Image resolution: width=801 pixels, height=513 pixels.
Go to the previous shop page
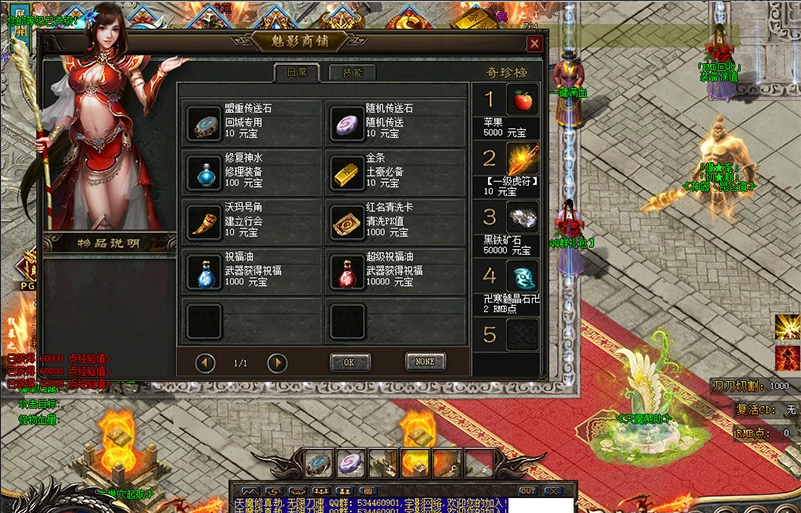(x=206, y=362)
